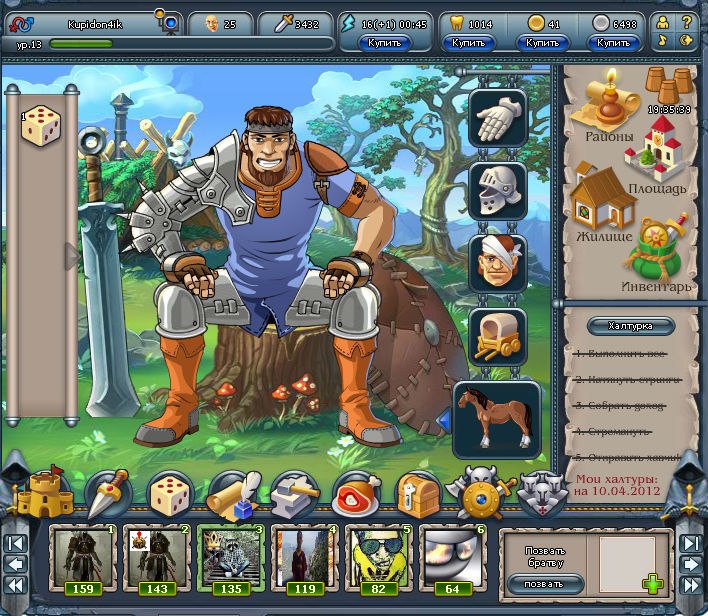Select the covered wagon slot
This screenshot has width=708, height=616.
497,336
